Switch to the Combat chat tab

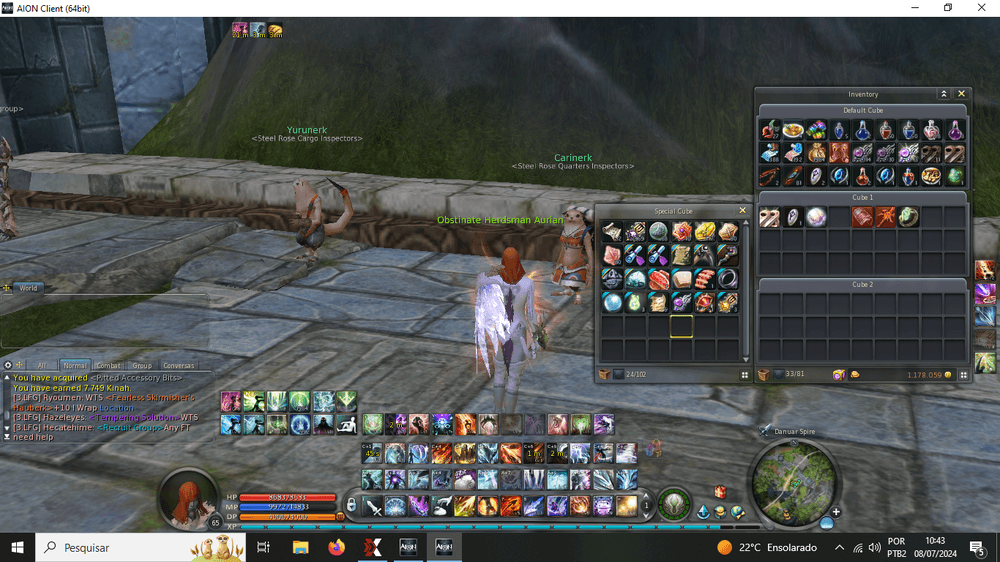pyautogui.click(x=108, y=366)
